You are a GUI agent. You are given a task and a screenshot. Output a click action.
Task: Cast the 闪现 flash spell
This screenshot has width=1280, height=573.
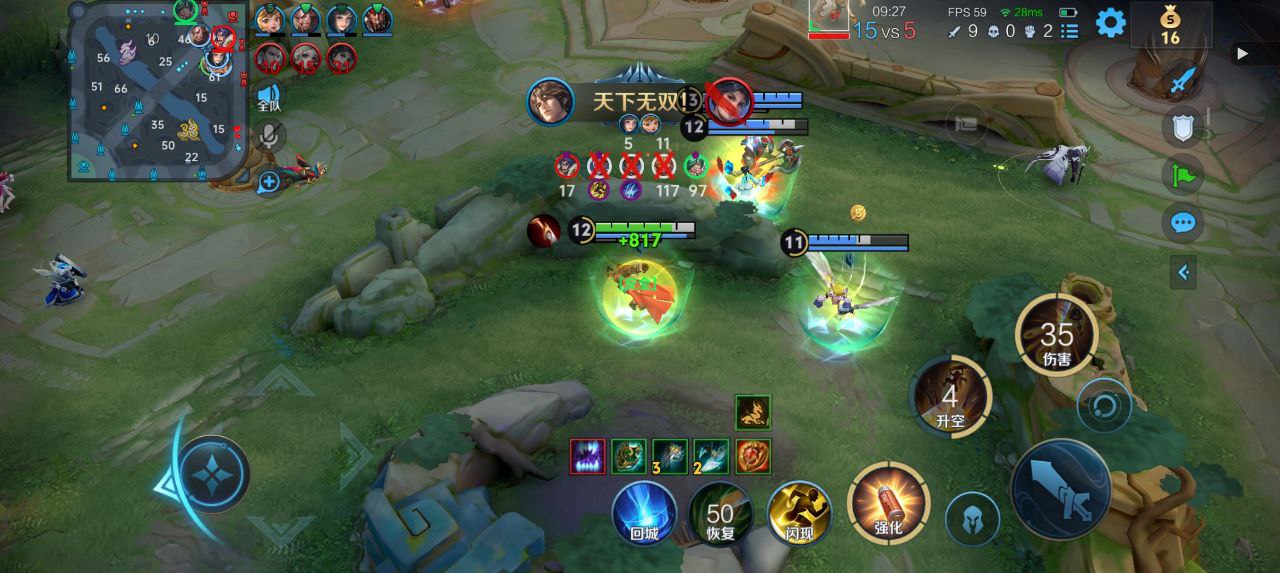coord(799,514)
